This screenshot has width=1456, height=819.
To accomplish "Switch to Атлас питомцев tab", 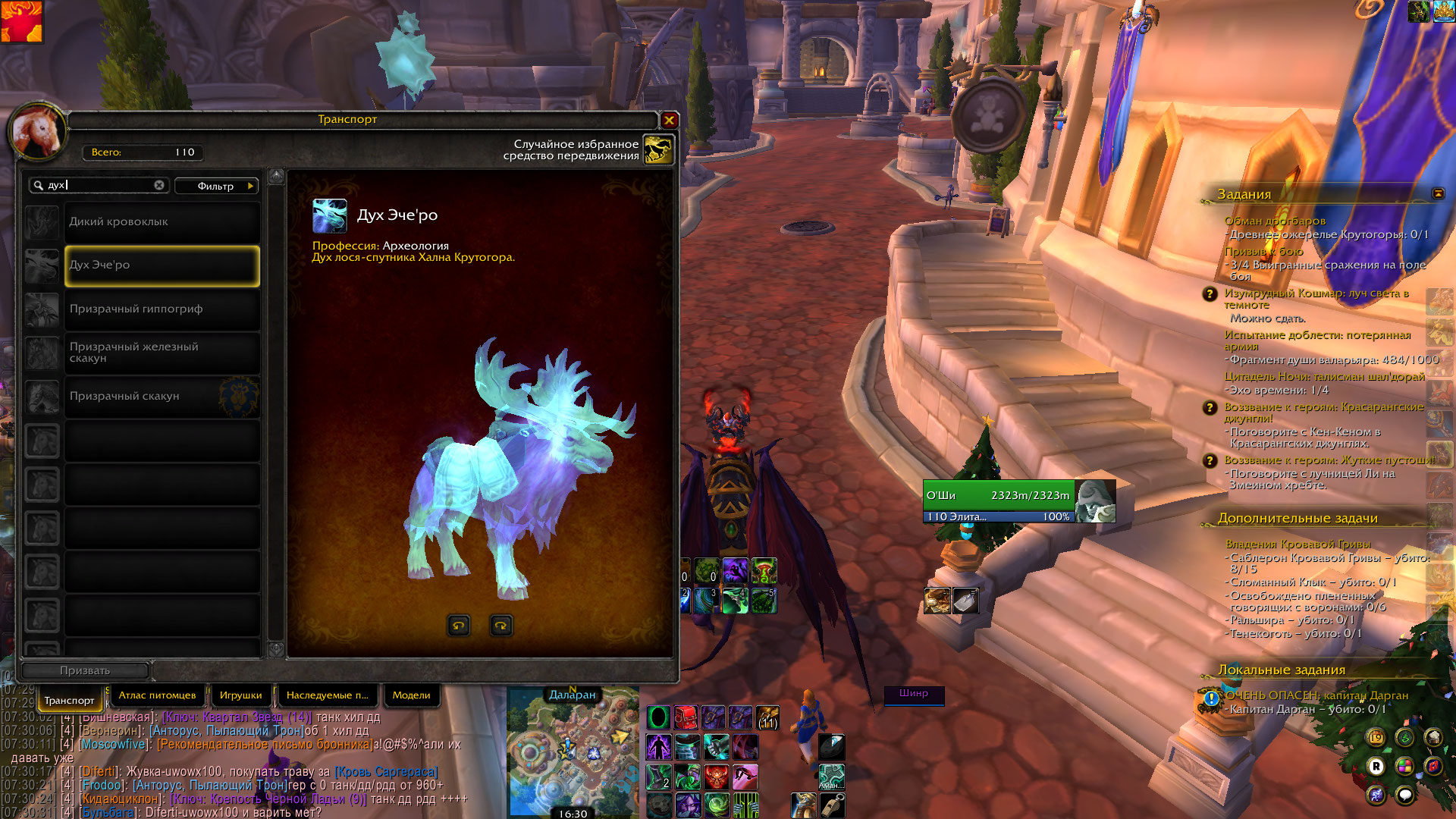I will tap(157, 695).
